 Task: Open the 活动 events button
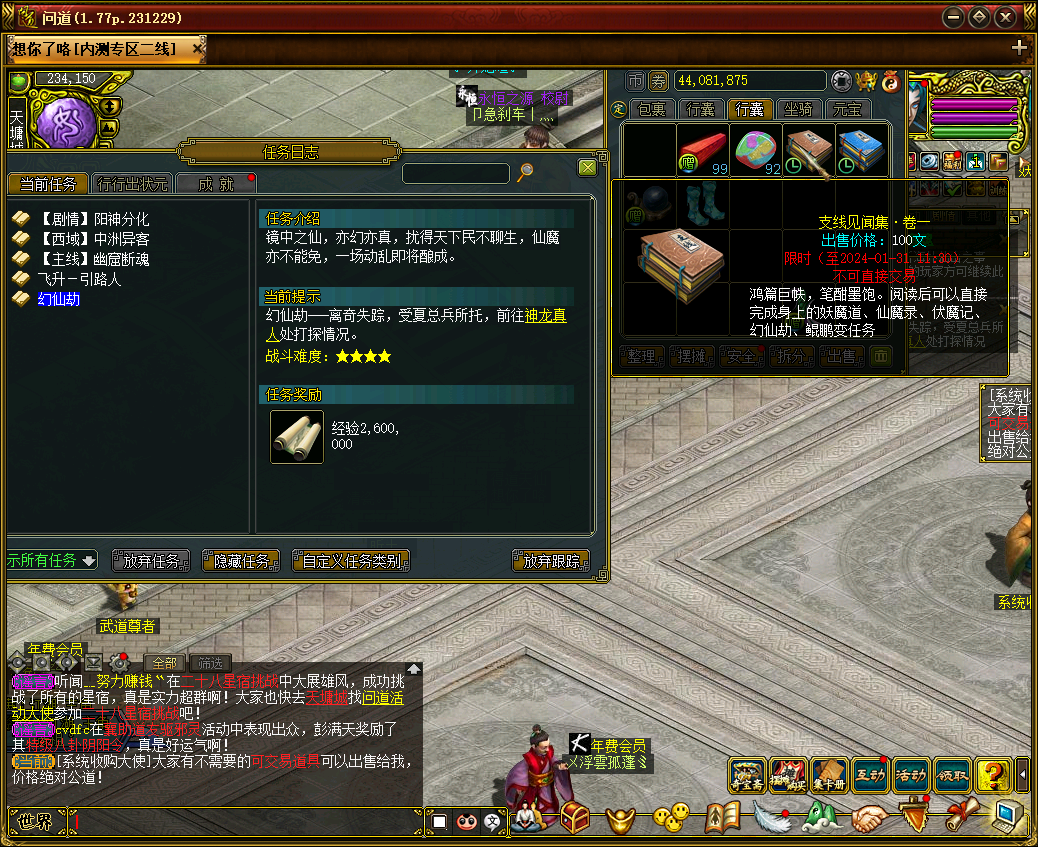pos(910,775)
